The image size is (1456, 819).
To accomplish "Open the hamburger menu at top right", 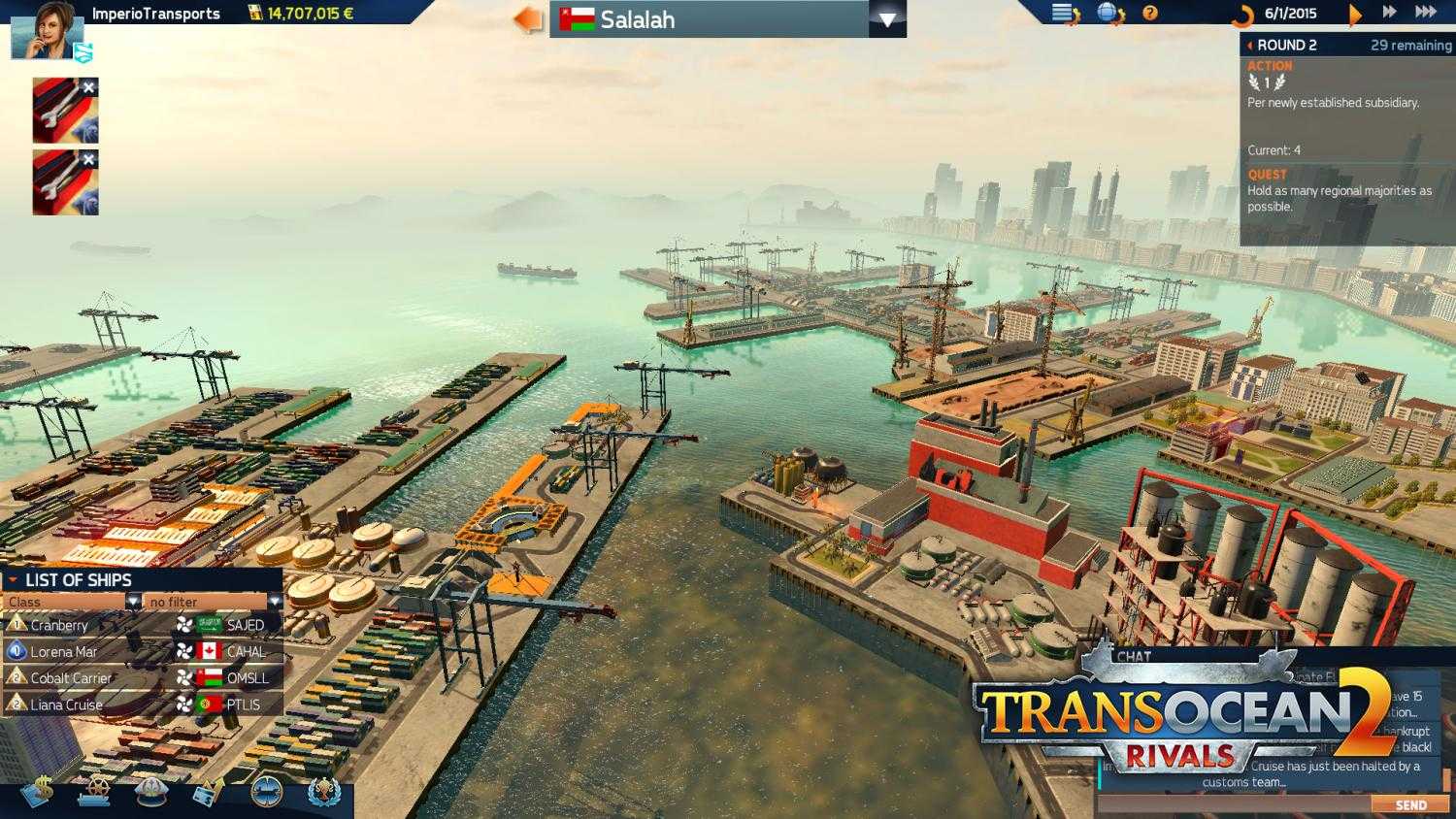I will click(x=1060, y=13).
